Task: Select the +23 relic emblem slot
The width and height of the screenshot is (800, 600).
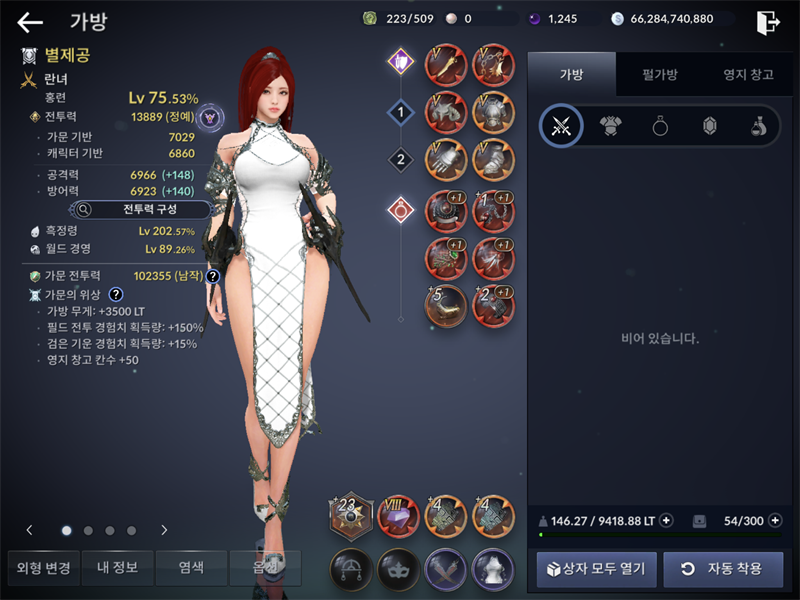Action: 351,516
